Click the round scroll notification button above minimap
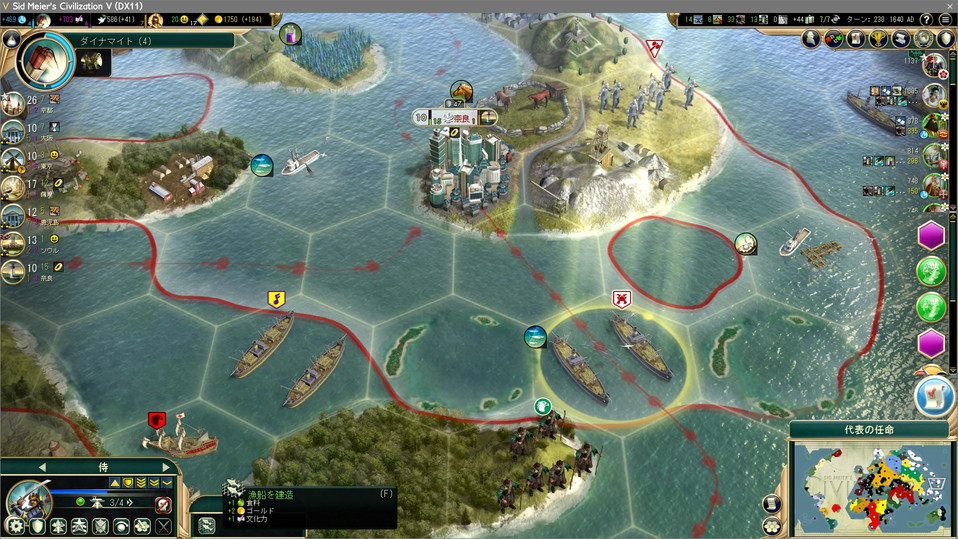This screenshot has height=539, width=958. [934, 395]
